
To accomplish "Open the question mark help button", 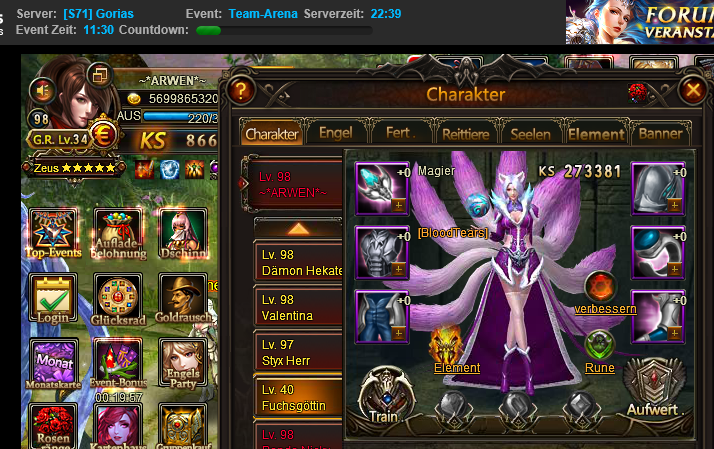I will (240, 91).
